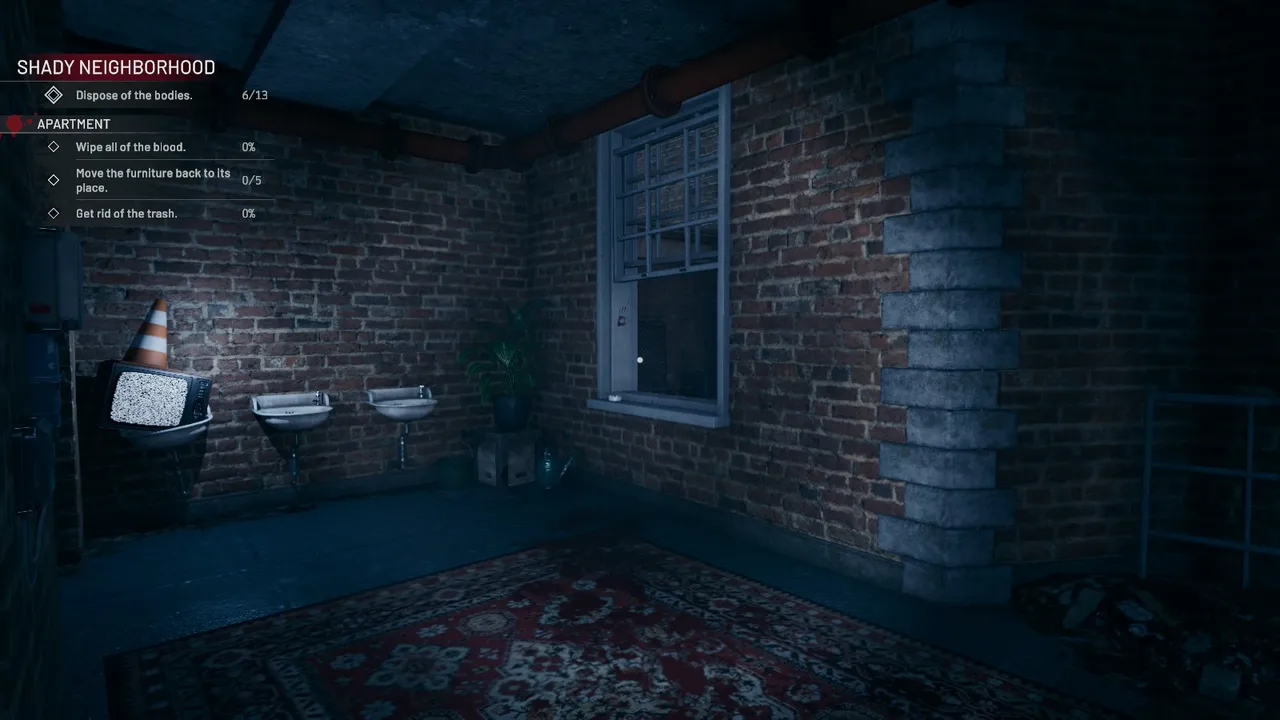Expand the SHADY NEIGHBORHOOD mission header
This screenshot has height=720, width=1280.
(x=116, y=67)
